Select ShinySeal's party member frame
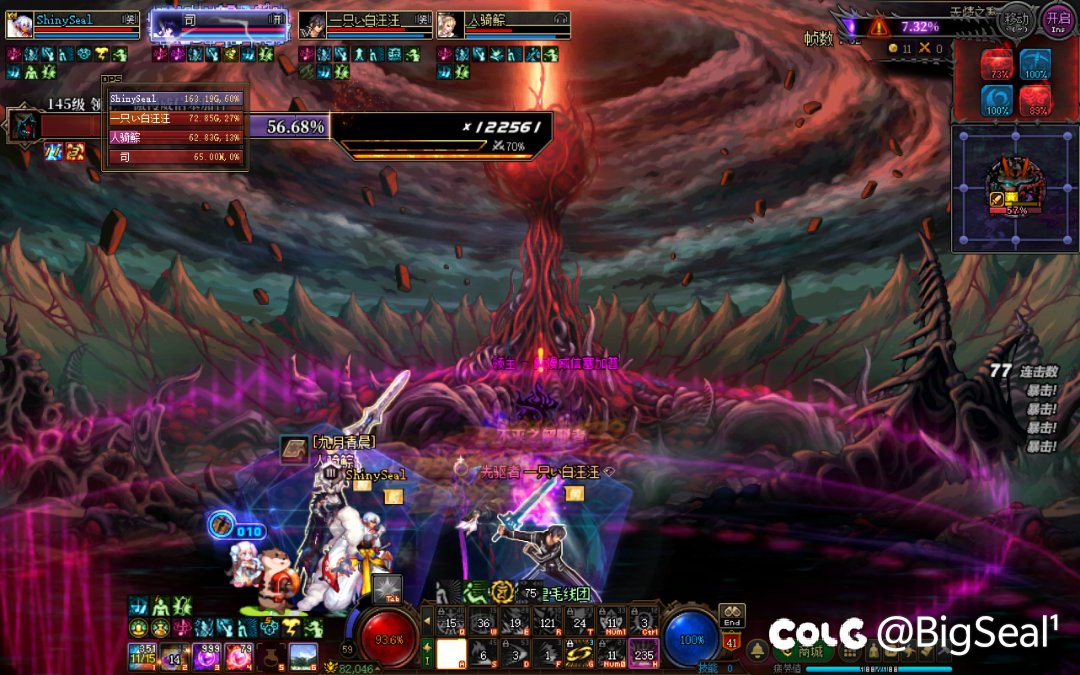This screenshot has height=675, width=1080. click(x=72, y=25)
